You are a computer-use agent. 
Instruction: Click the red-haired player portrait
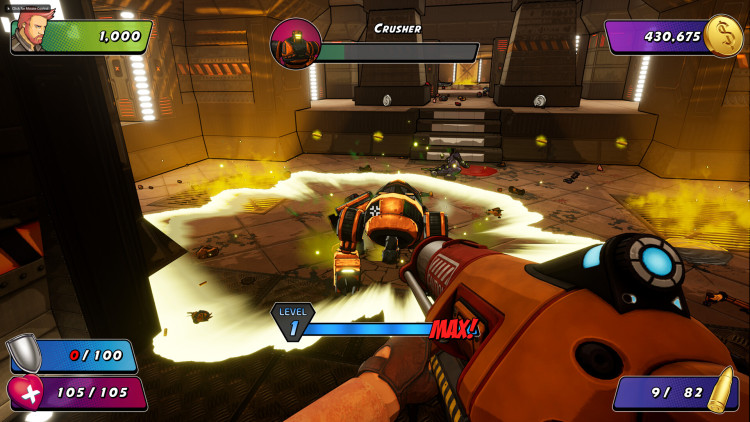[x=33, y=33]
